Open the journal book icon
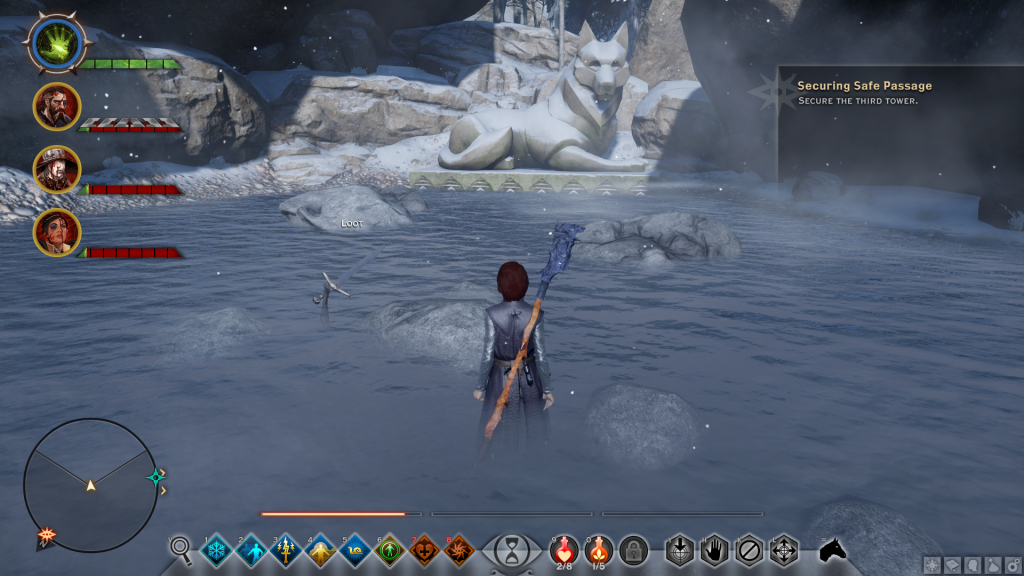Viewport: 1024px width, 576px height. (x=952, y=565)
